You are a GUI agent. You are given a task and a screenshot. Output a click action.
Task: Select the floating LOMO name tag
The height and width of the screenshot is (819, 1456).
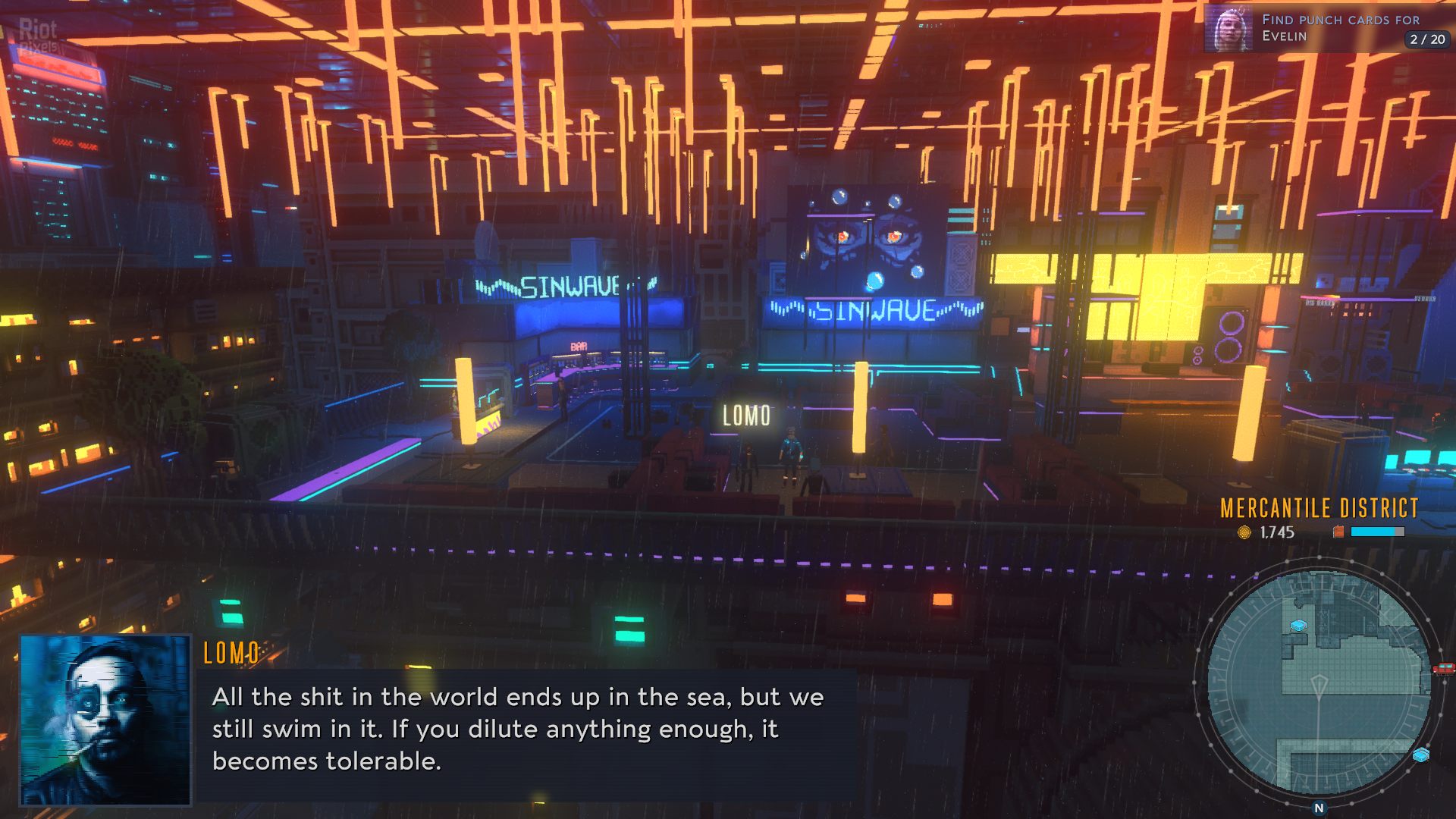[x=746, y=416]
